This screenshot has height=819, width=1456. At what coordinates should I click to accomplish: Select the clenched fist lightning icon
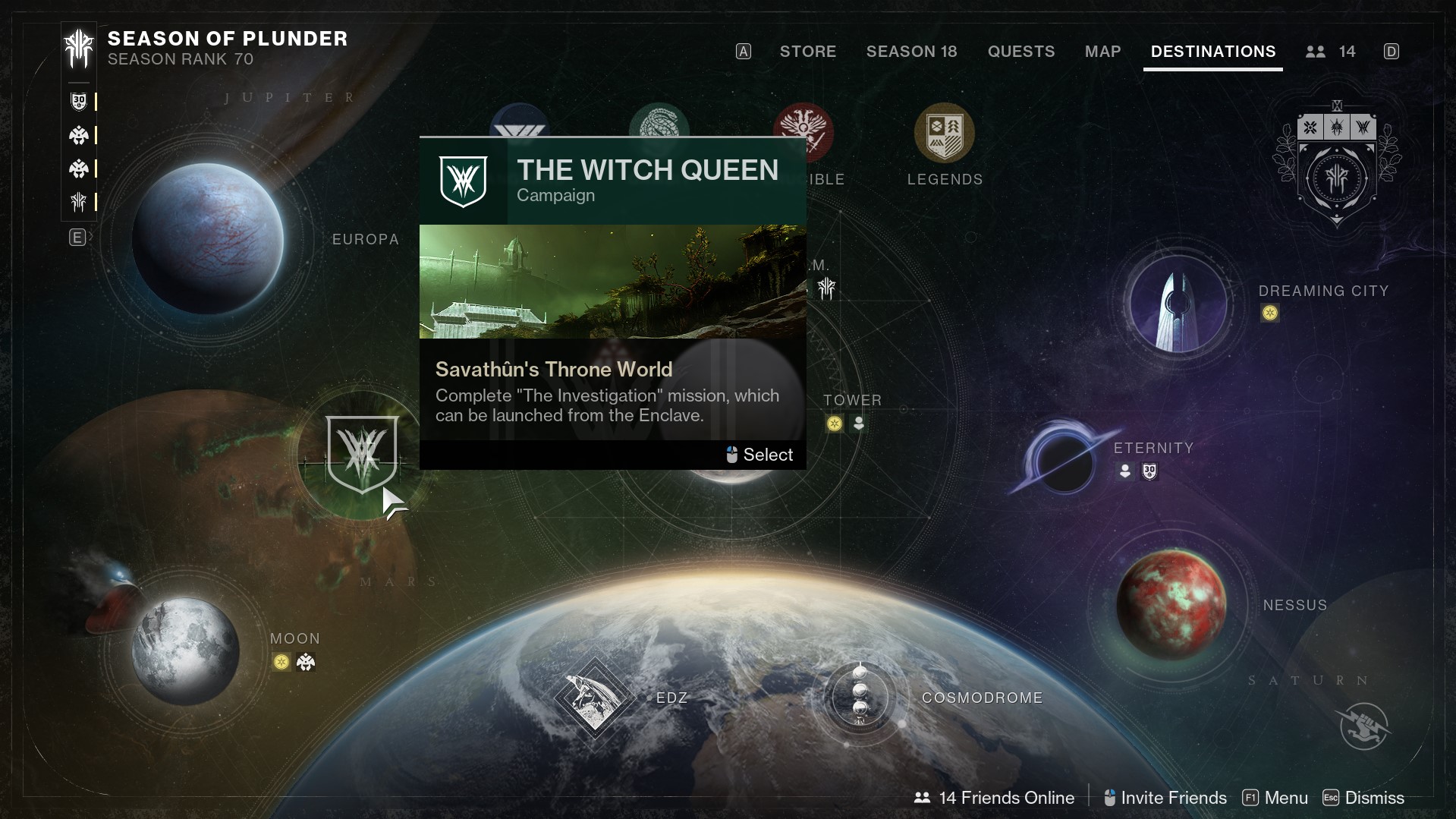click(1363, 726)
